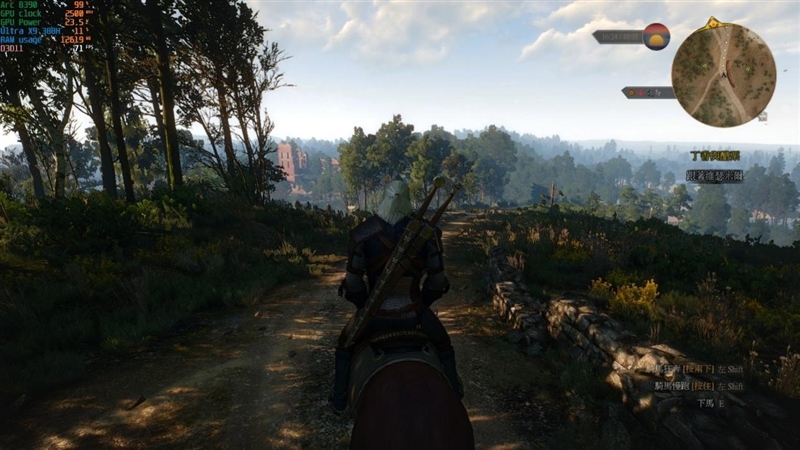Click the quest objective text under the title
This screenshot has width=800, height=450.
(x=714, y=175)
